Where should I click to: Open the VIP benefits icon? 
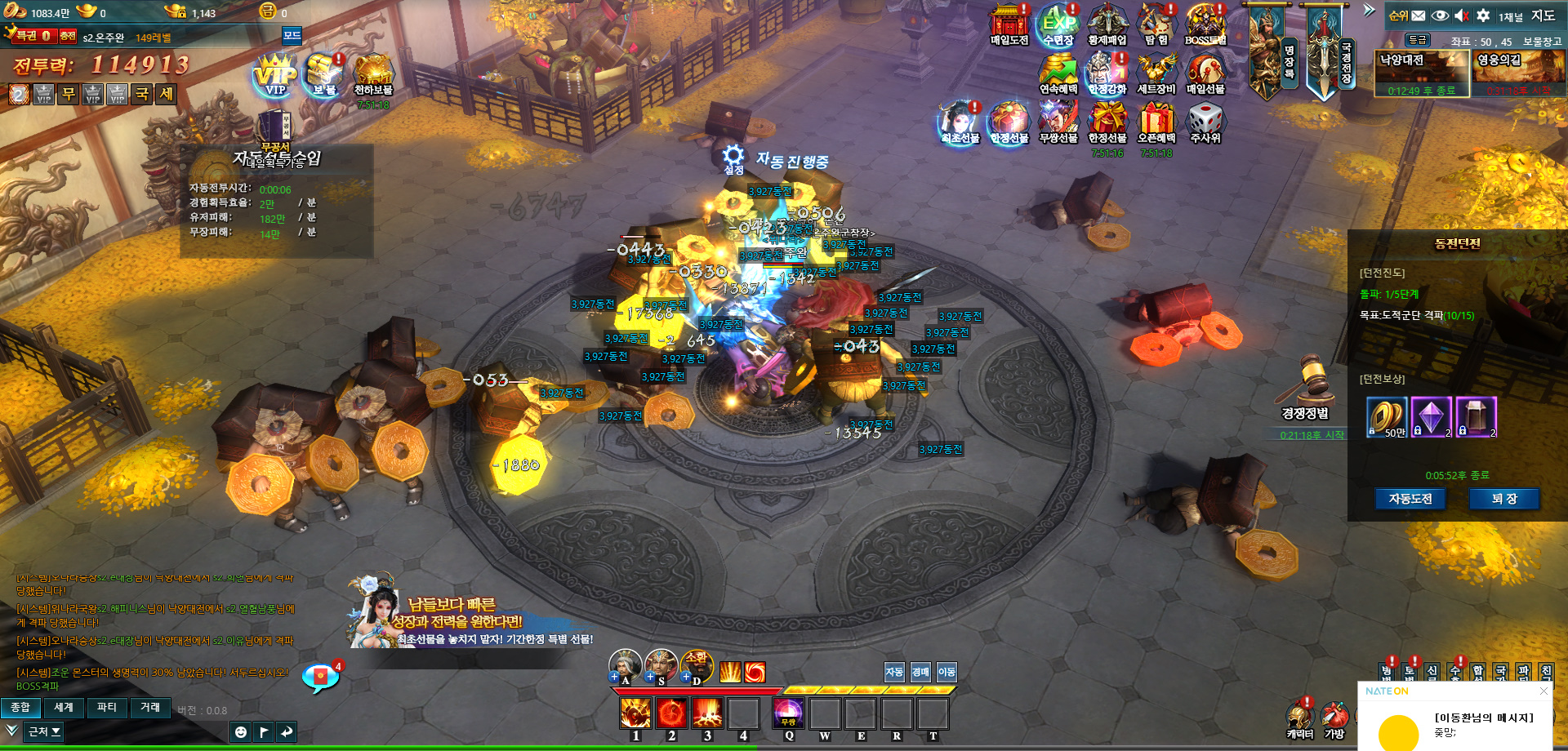pyautogui.click(x=275, y=74)
